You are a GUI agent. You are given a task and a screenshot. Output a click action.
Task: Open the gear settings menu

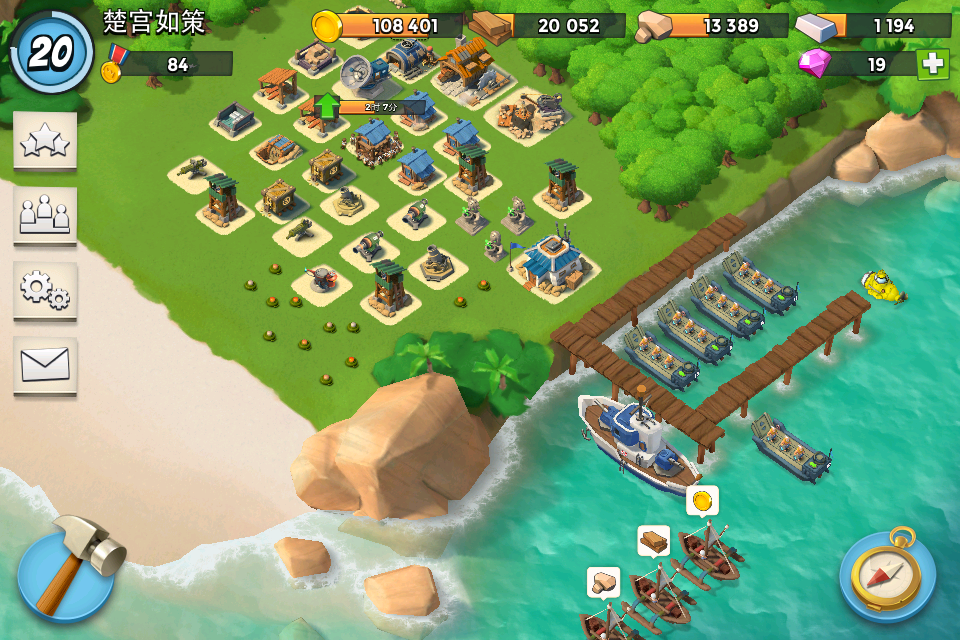coord(45,290)
